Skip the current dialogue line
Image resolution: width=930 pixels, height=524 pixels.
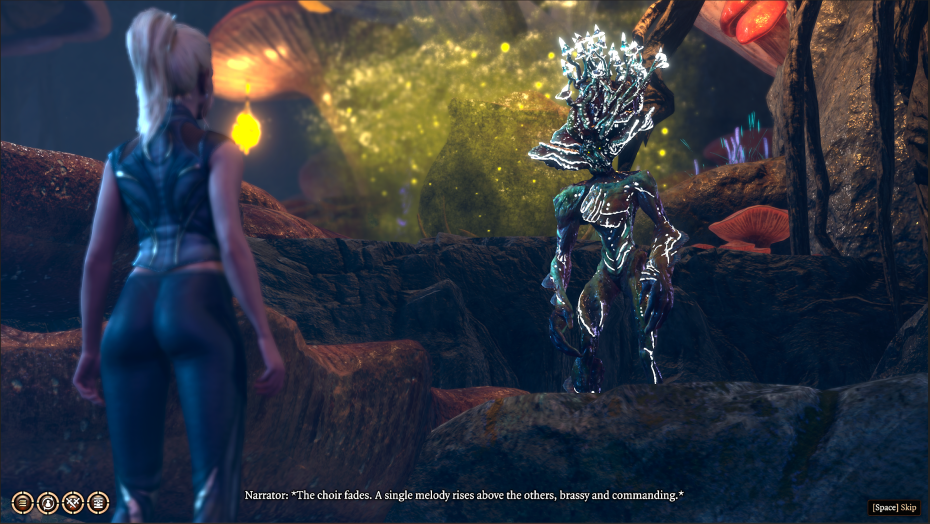point(893,507)
